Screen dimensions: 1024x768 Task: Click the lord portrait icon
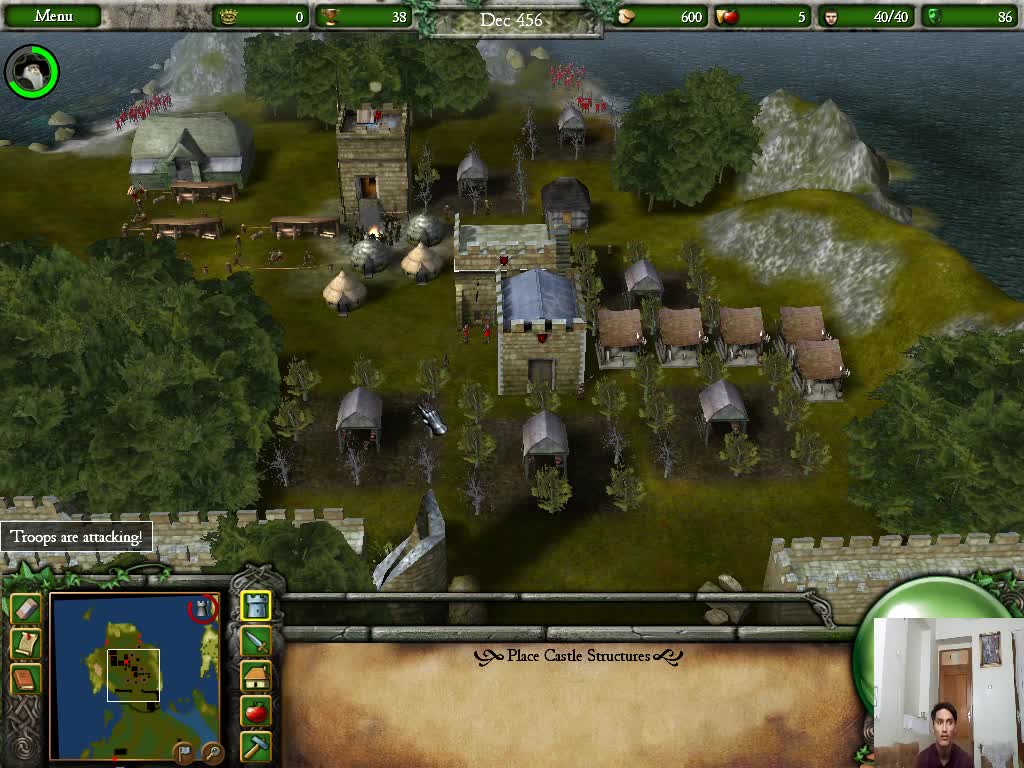click(x=31, y=71)
